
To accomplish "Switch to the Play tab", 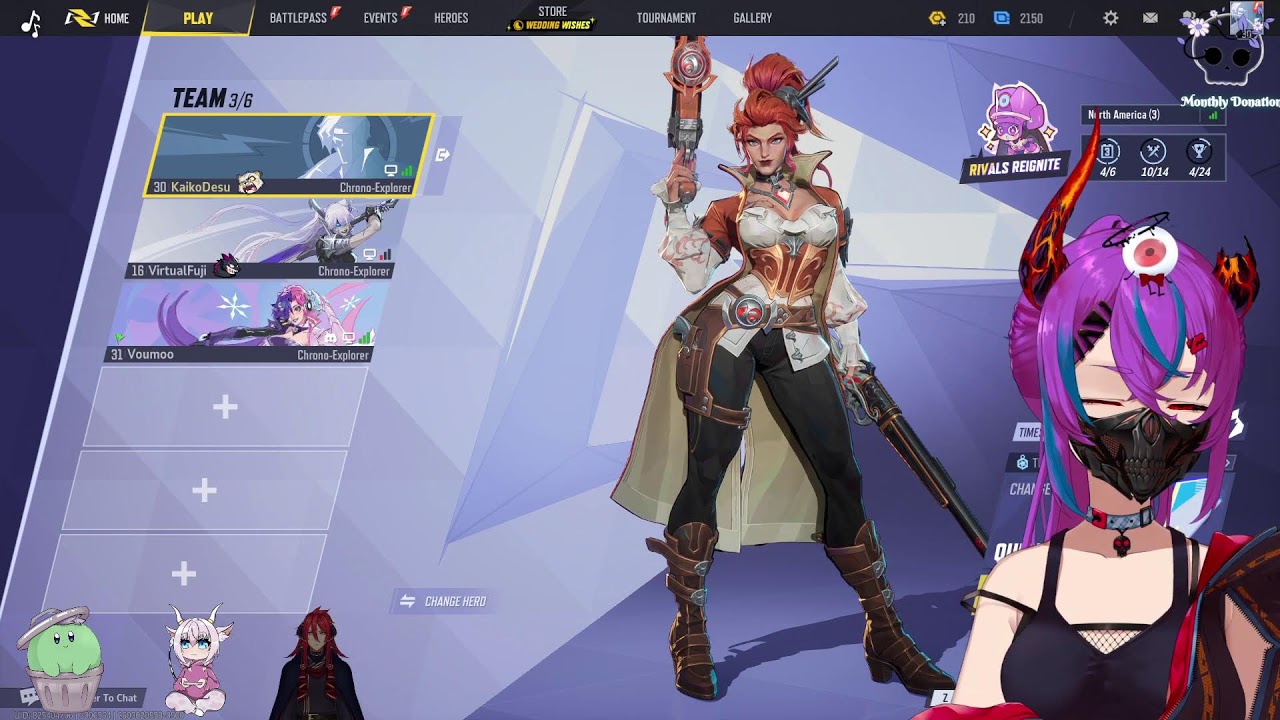I will click(x=198, y=18).
